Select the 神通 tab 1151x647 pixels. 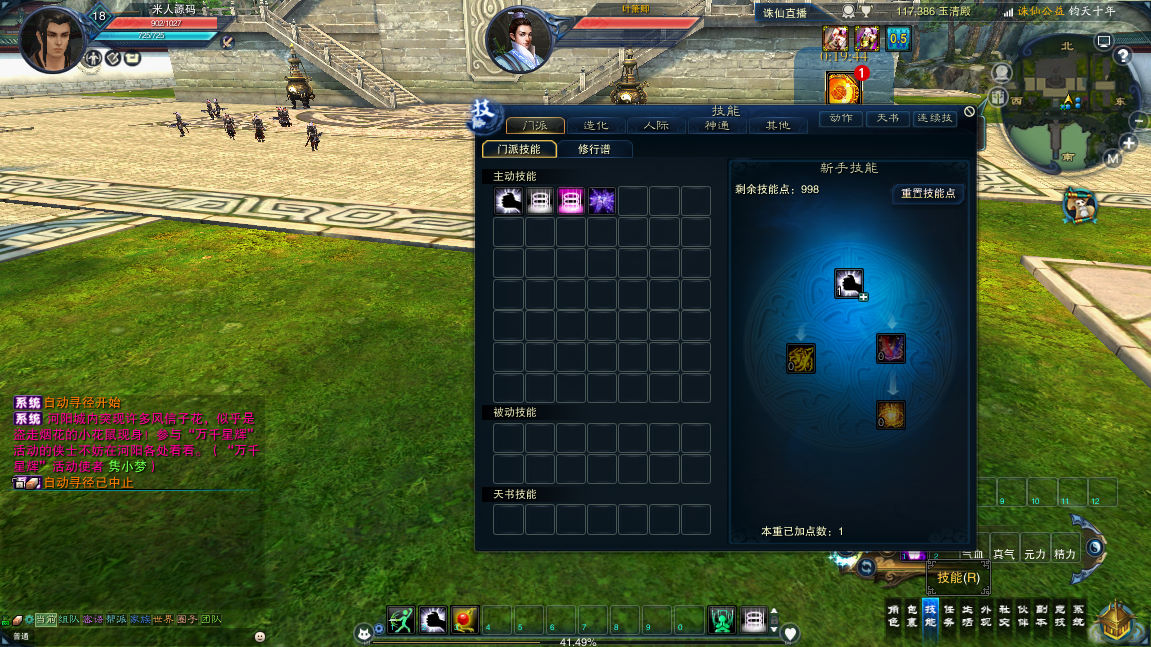[x=716, y=126]
